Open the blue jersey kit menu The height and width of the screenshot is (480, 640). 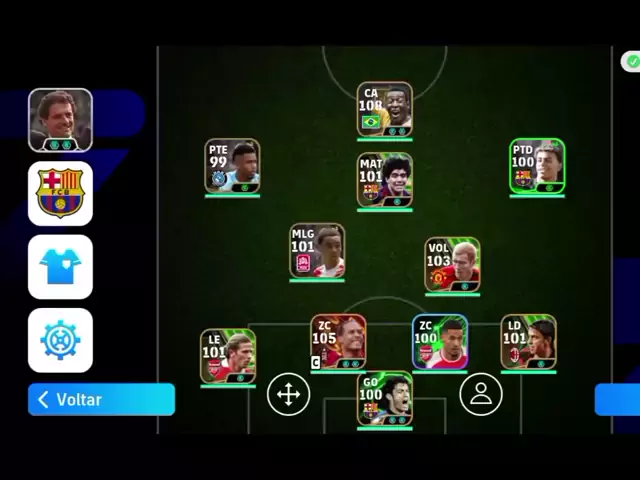pyautogui.click(x=60, y=267)
